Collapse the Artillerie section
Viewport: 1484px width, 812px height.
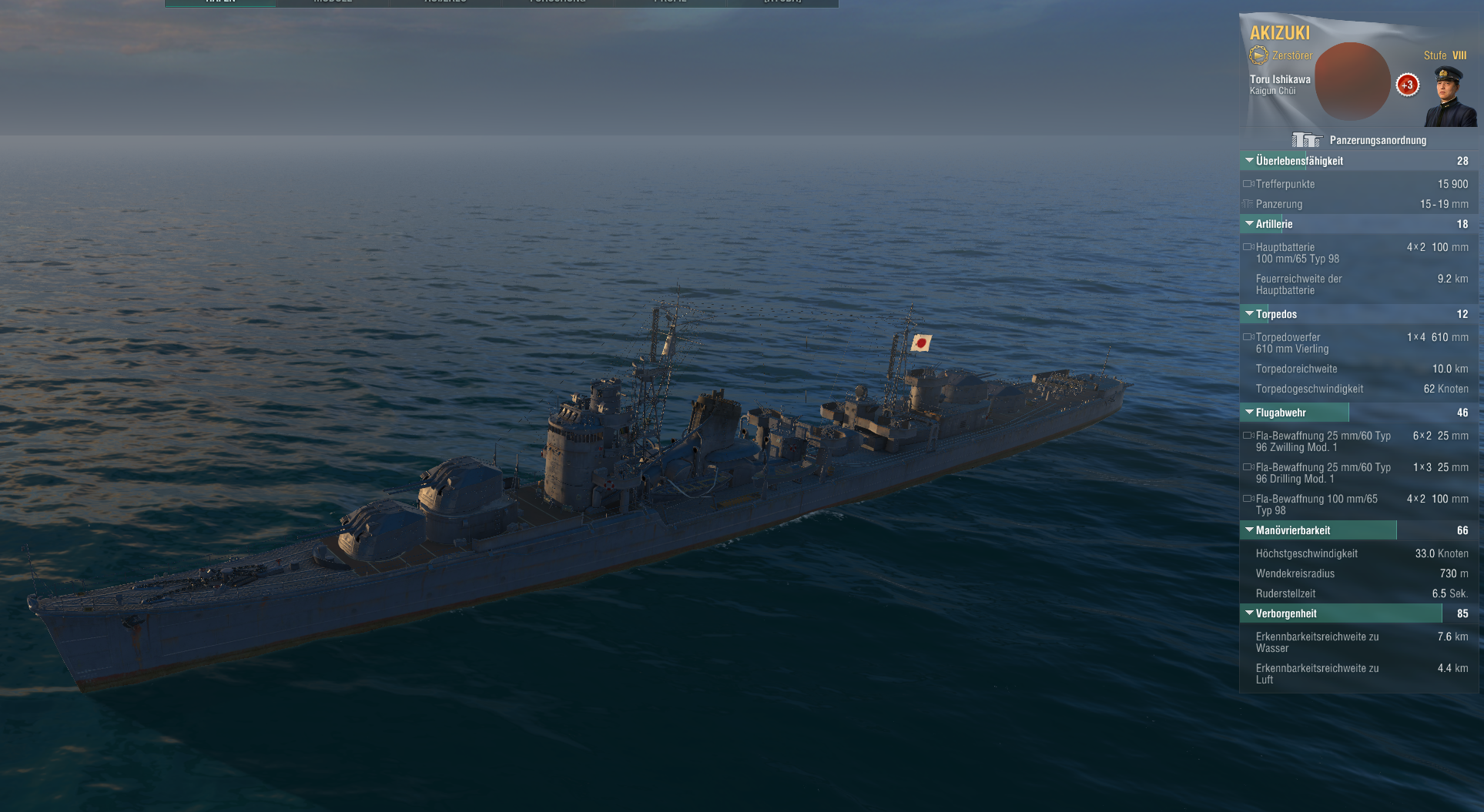tap(1249, 224)
